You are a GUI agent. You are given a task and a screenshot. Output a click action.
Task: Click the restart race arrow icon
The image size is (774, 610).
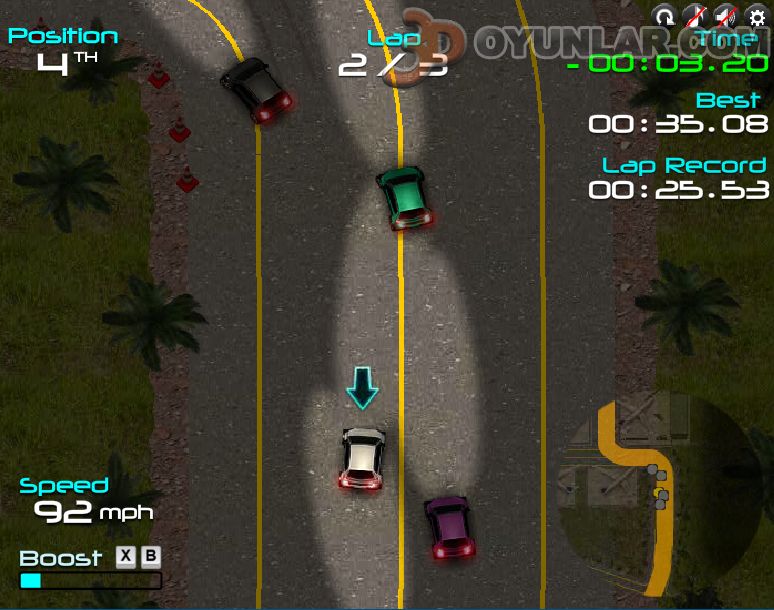pyautogui.click(x=664, y=16)
